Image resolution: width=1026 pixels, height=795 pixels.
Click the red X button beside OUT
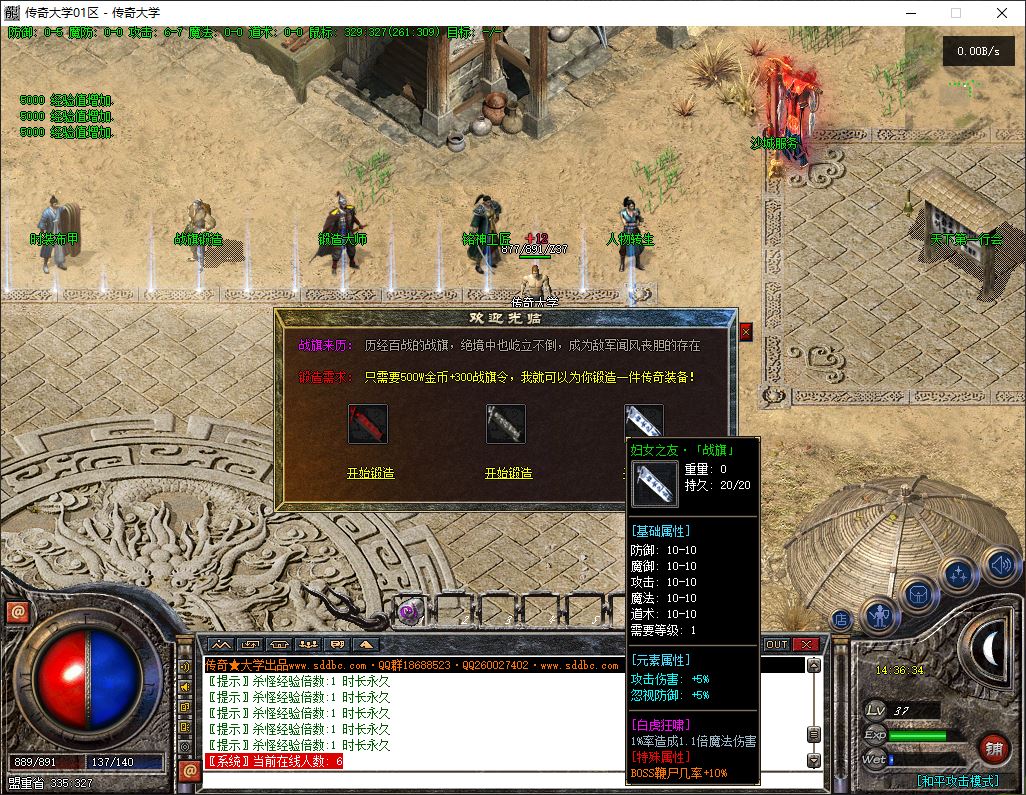806,645
